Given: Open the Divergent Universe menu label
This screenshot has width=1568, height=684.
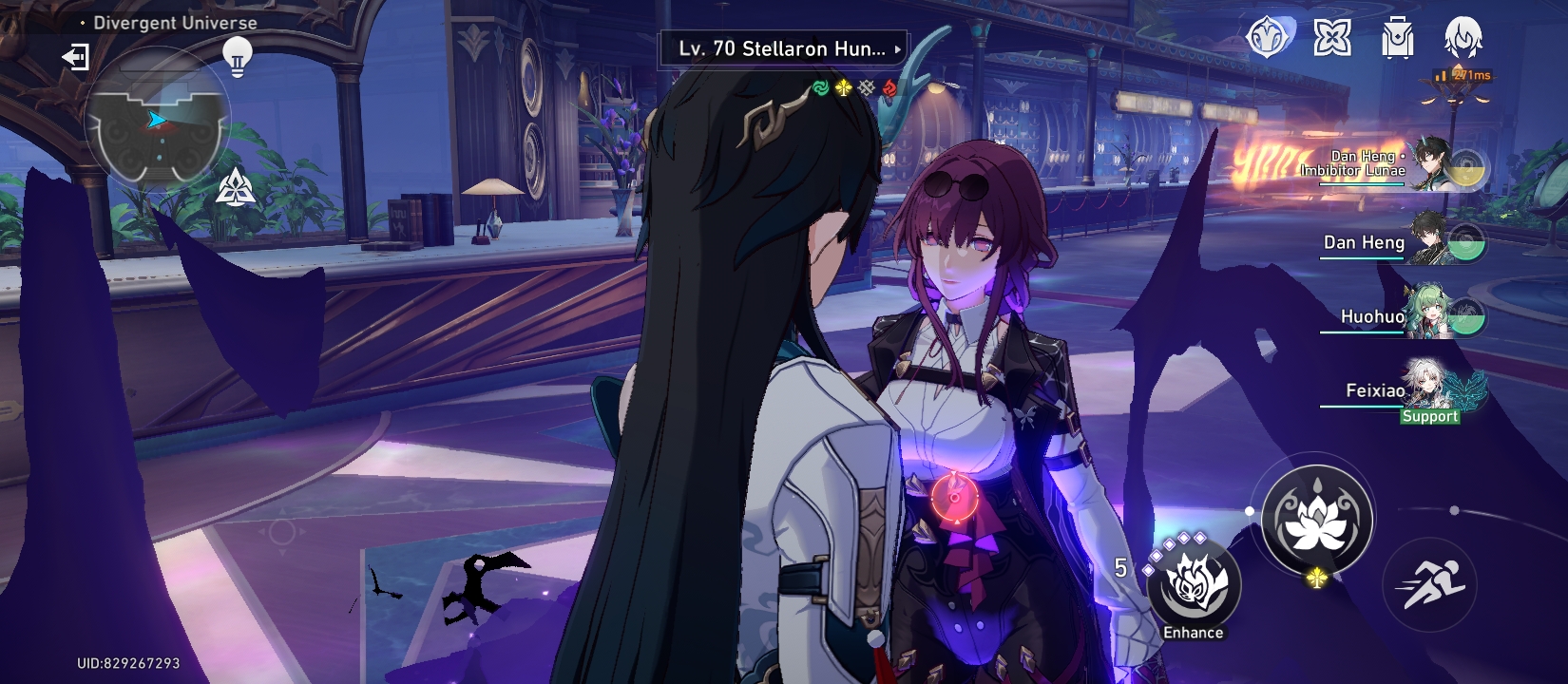Looking at the screenshot, I should pos(172,21).
